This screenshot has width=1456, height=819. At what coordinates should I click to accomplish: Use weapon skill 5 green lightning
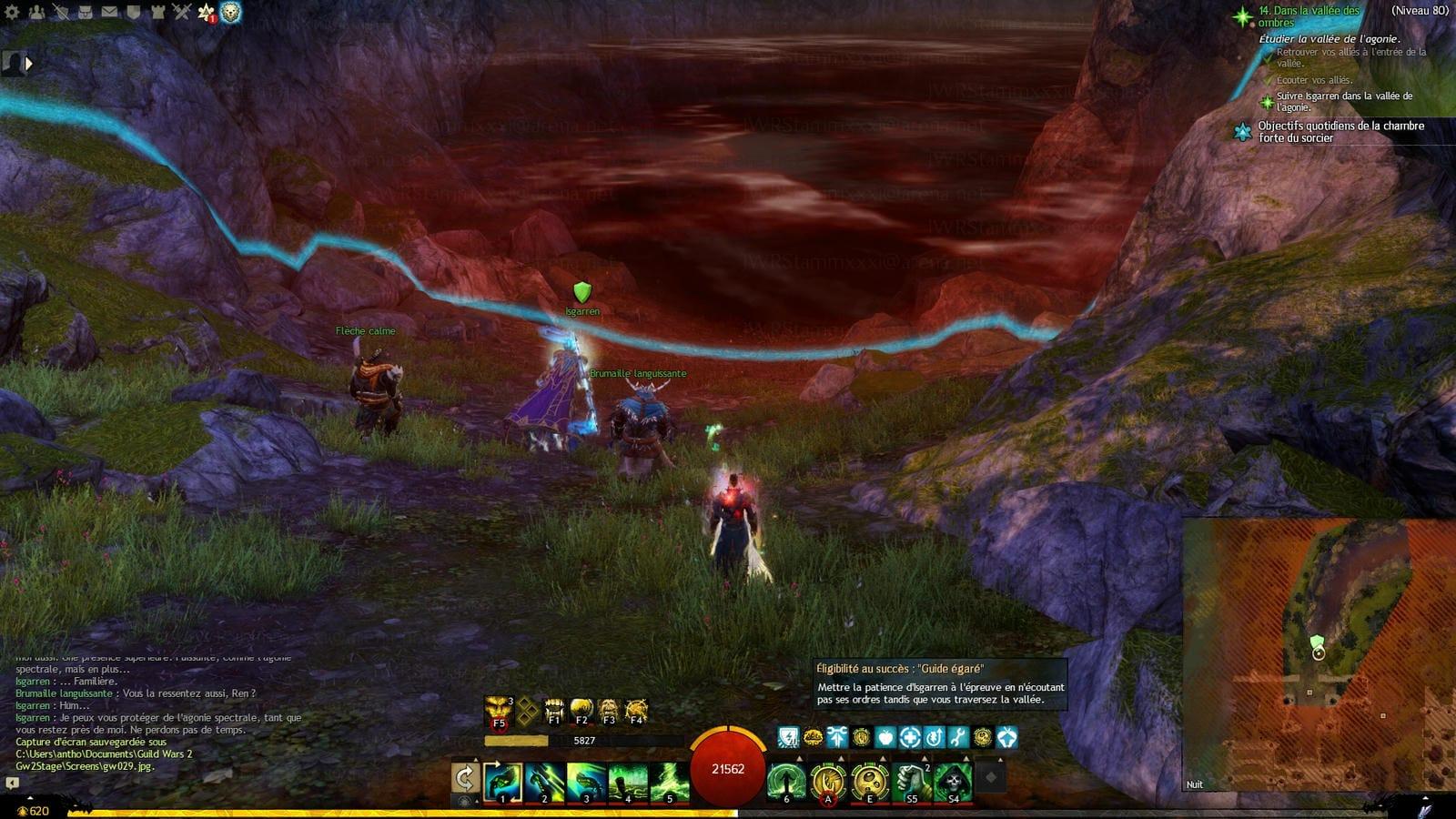[x=670, y=781]
